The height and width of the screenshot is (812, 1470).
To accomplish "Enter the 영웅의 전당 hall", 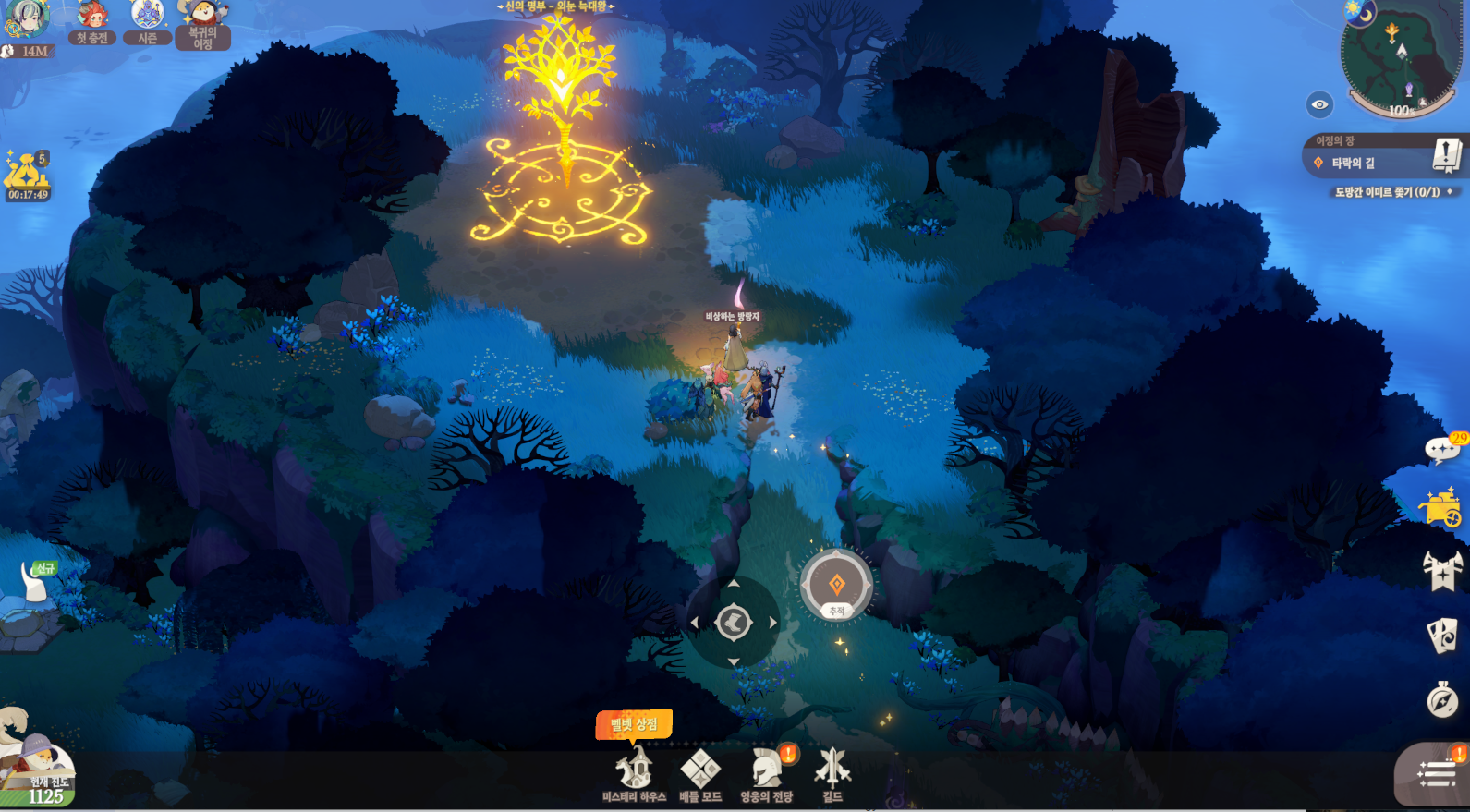I will tap(767, 772).
